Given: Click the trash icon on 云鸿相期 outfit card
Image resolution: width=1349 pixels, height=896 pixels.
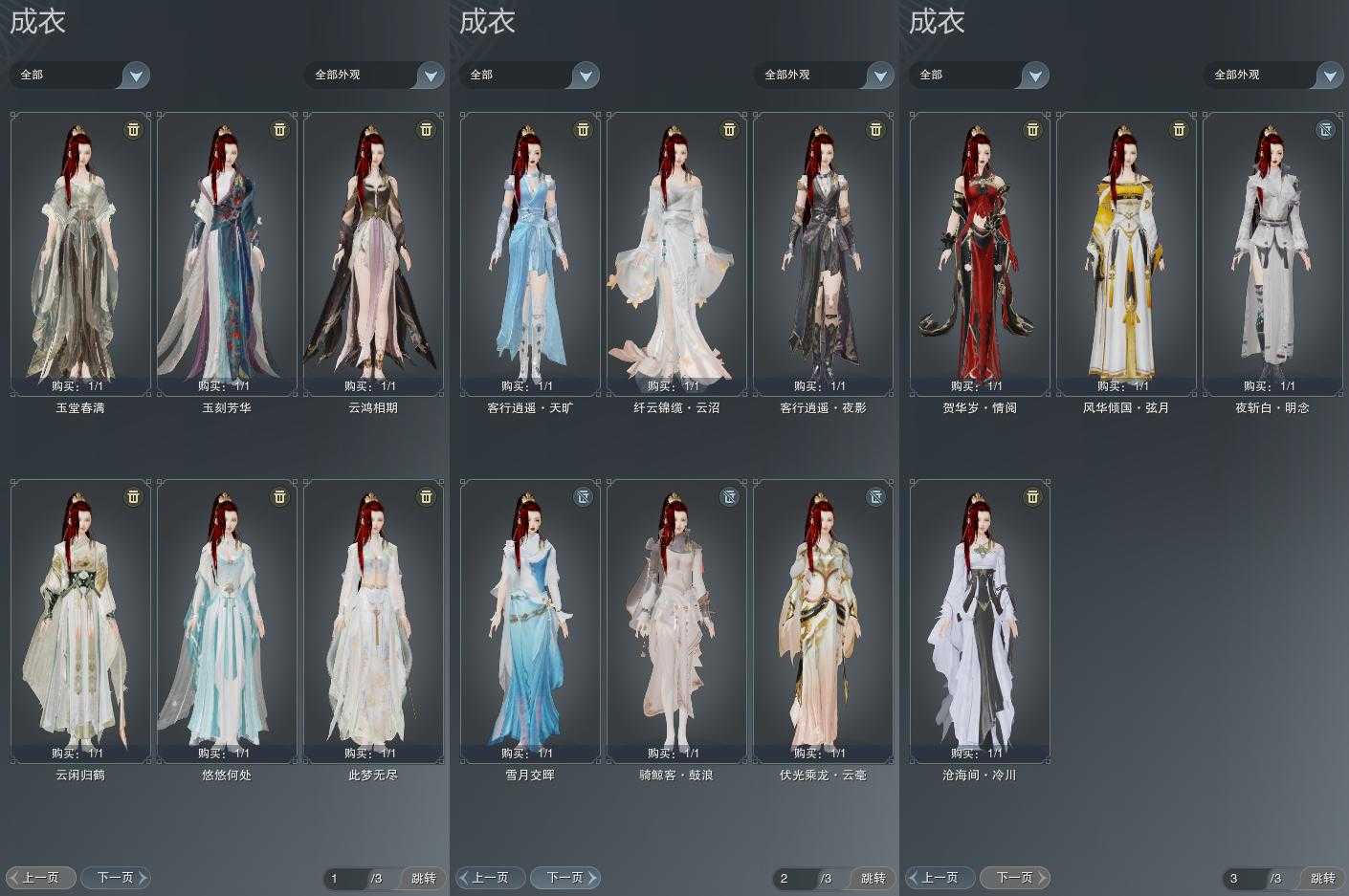Looking at the screenshot, I should [x=425, y=130].
